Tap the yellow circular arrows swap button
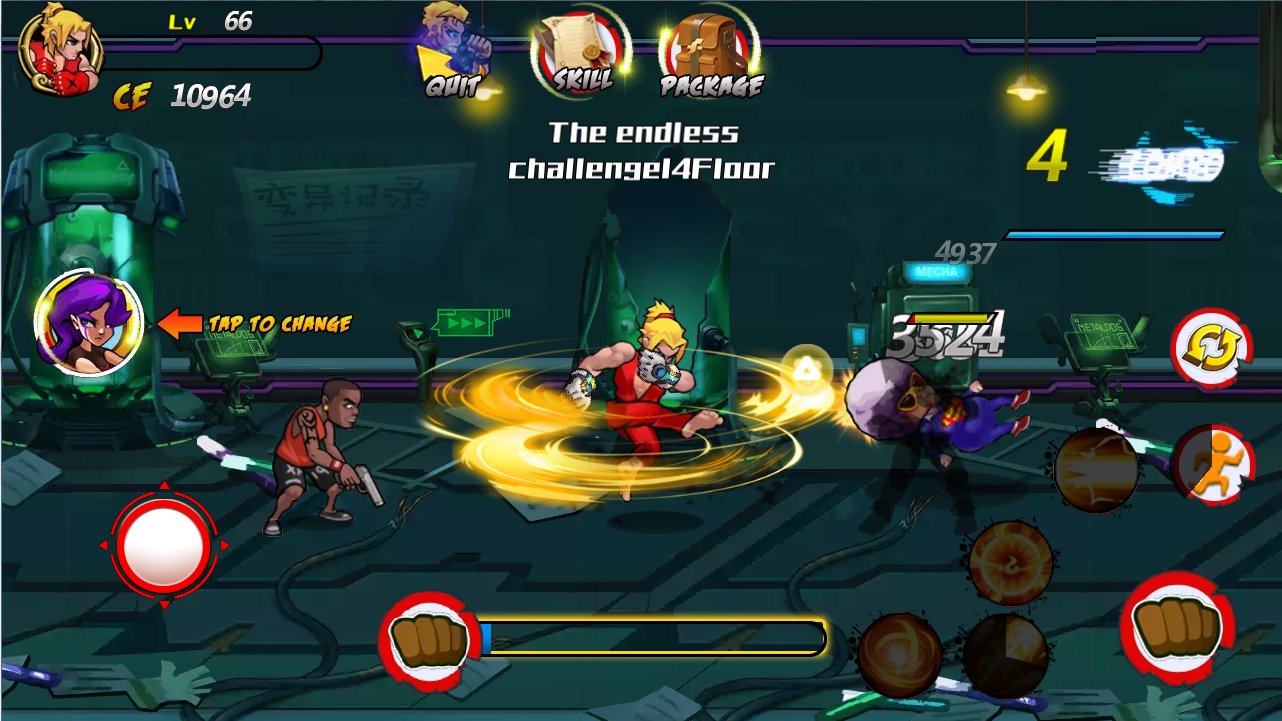Image resolution: width=1282 pixels, height=721 pixels. coord(1211,347)
